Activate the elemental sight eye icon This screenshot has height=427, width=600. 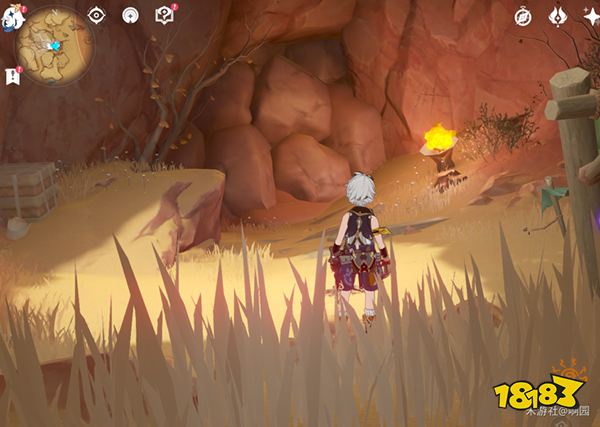tap(96, 15)
